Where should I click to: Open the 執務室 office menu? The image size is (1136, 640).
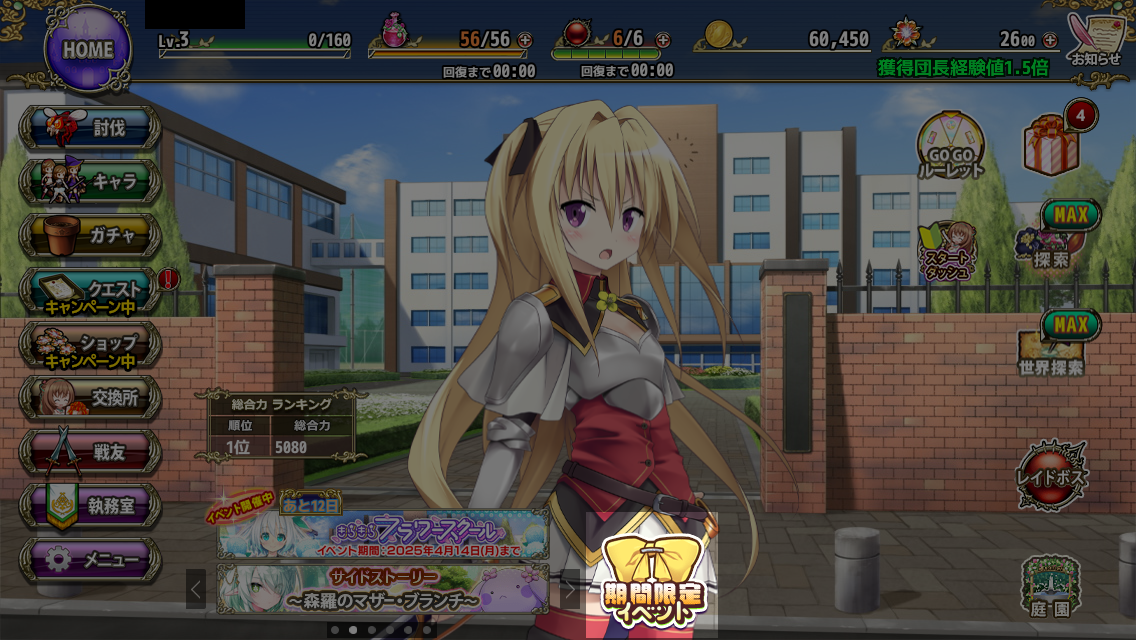click(x=91, y=506)
